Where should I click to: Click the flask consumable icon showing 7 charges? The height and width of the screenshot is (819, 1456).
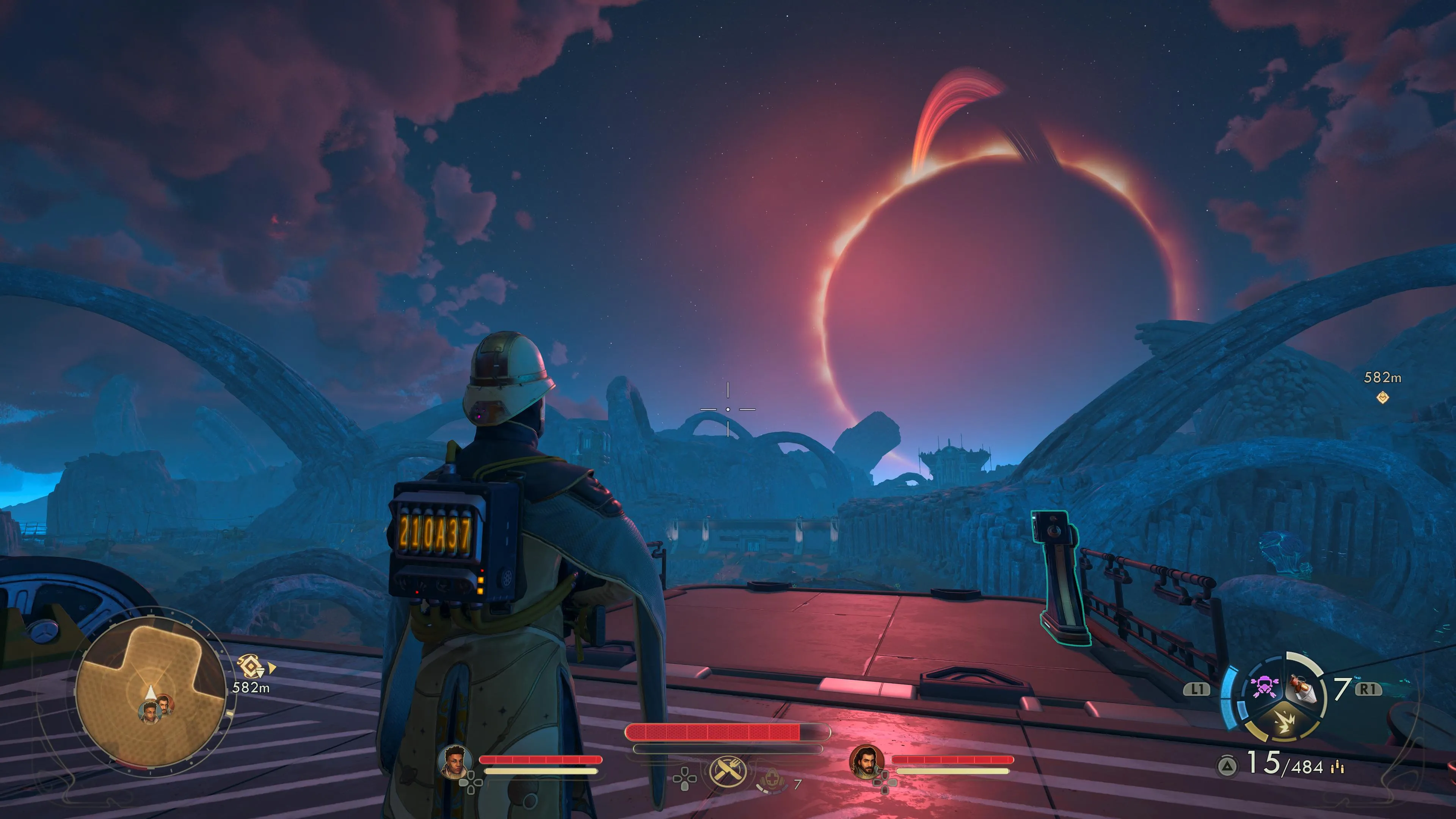point(1303,689)
